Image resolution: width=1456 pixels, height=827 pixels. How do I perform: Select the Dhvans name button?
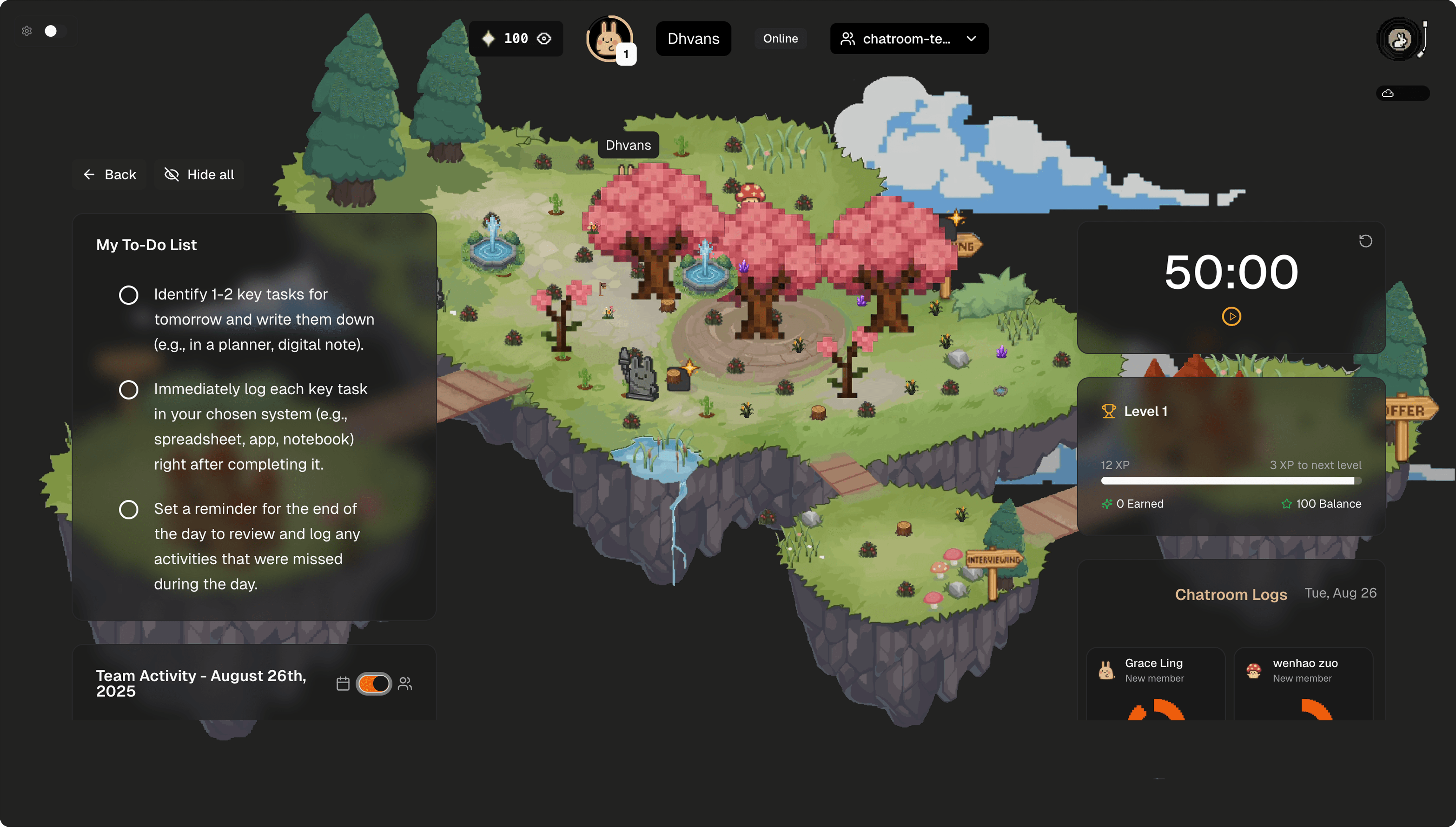click(x=693, y=39)
